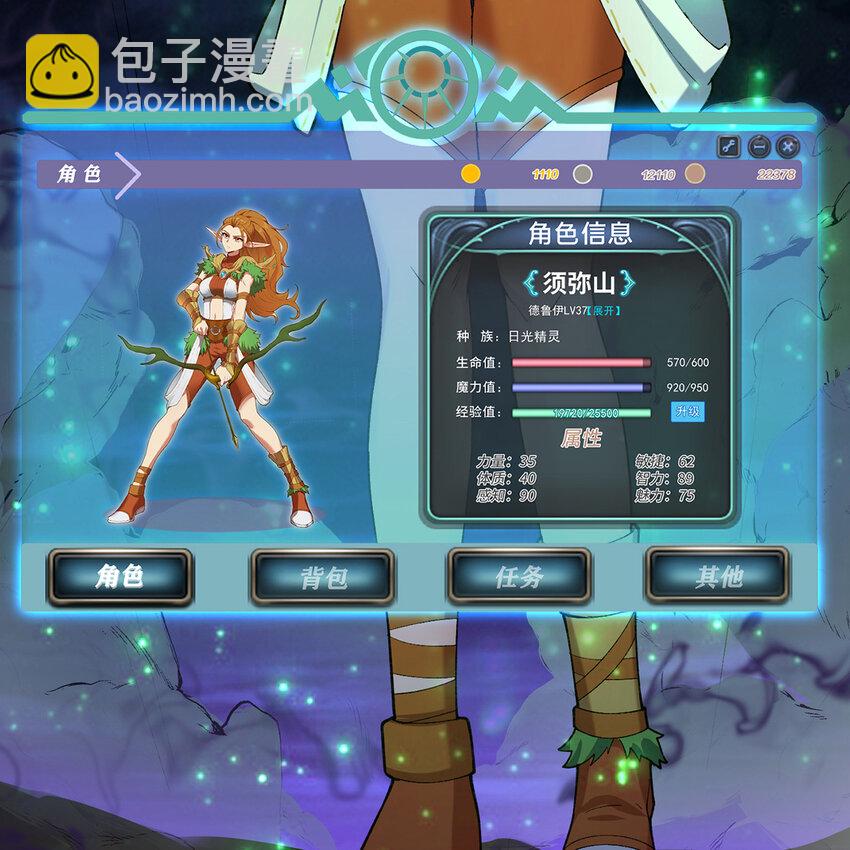
Task: Click the blue 升级 level-up button
Action: [687, 412]
